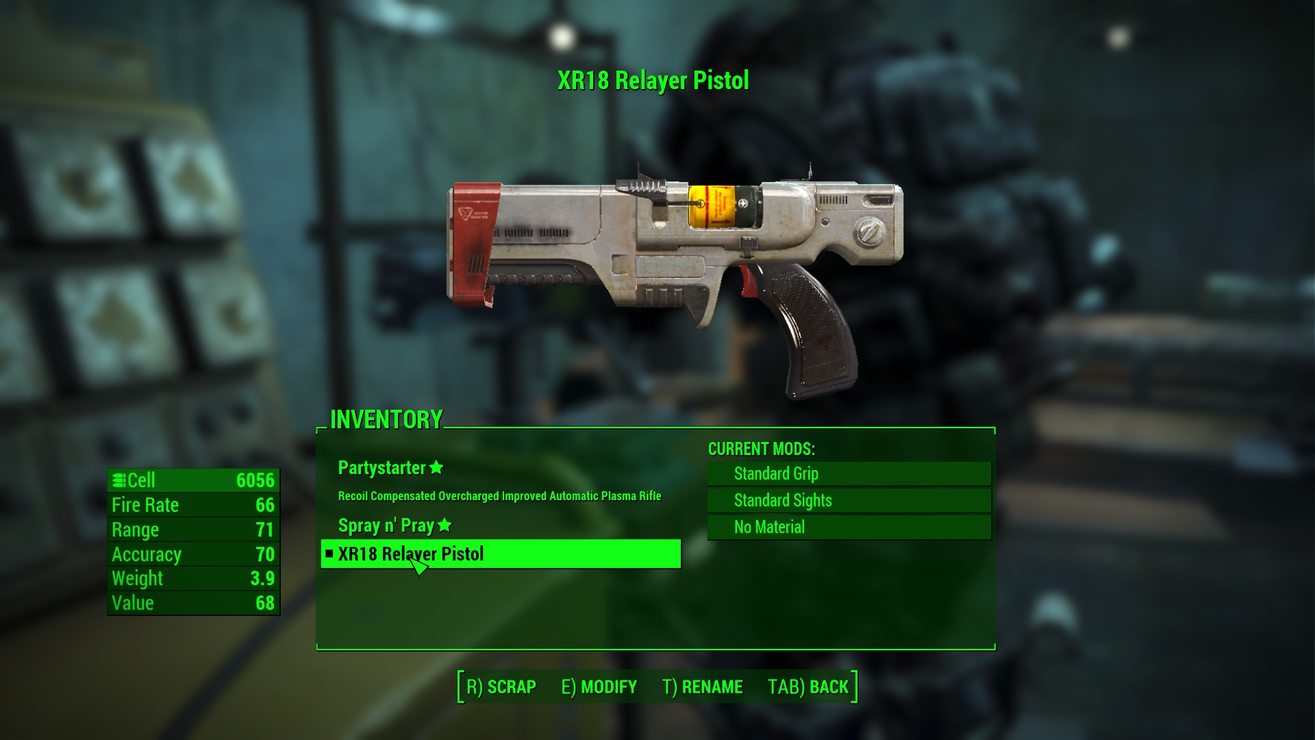The height and width of the screenshot is (740, 1315).
Task: Go back from the inventory screen
Action: [x=808, y=687]
